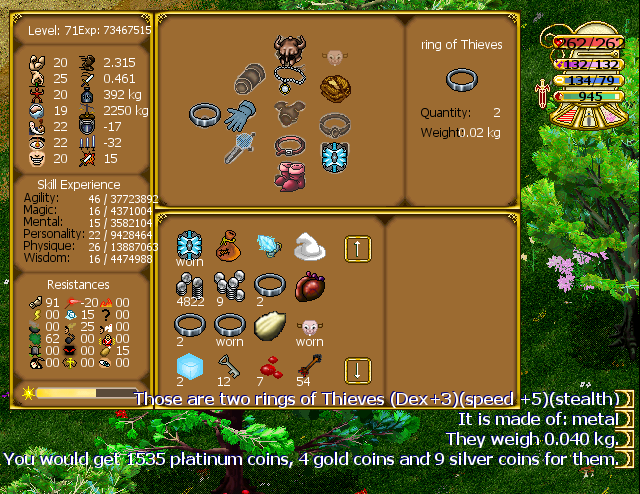Select the dark red cooking pot item
This screenshot has width=640, height=494.
point(307,286)
